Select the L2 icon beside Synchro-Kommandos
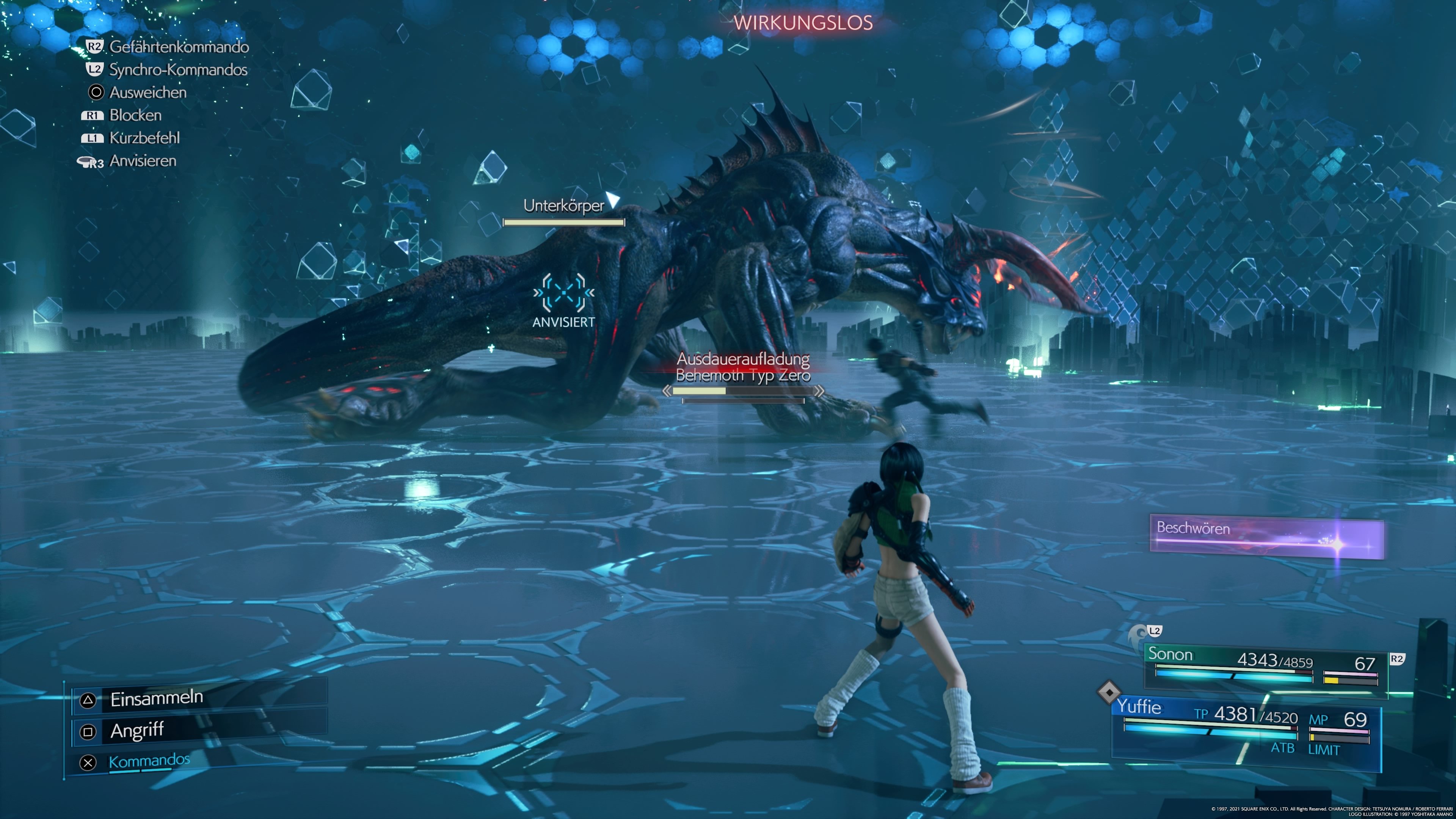Viewport: 1456px width, 819px height. tap(95, 69)
